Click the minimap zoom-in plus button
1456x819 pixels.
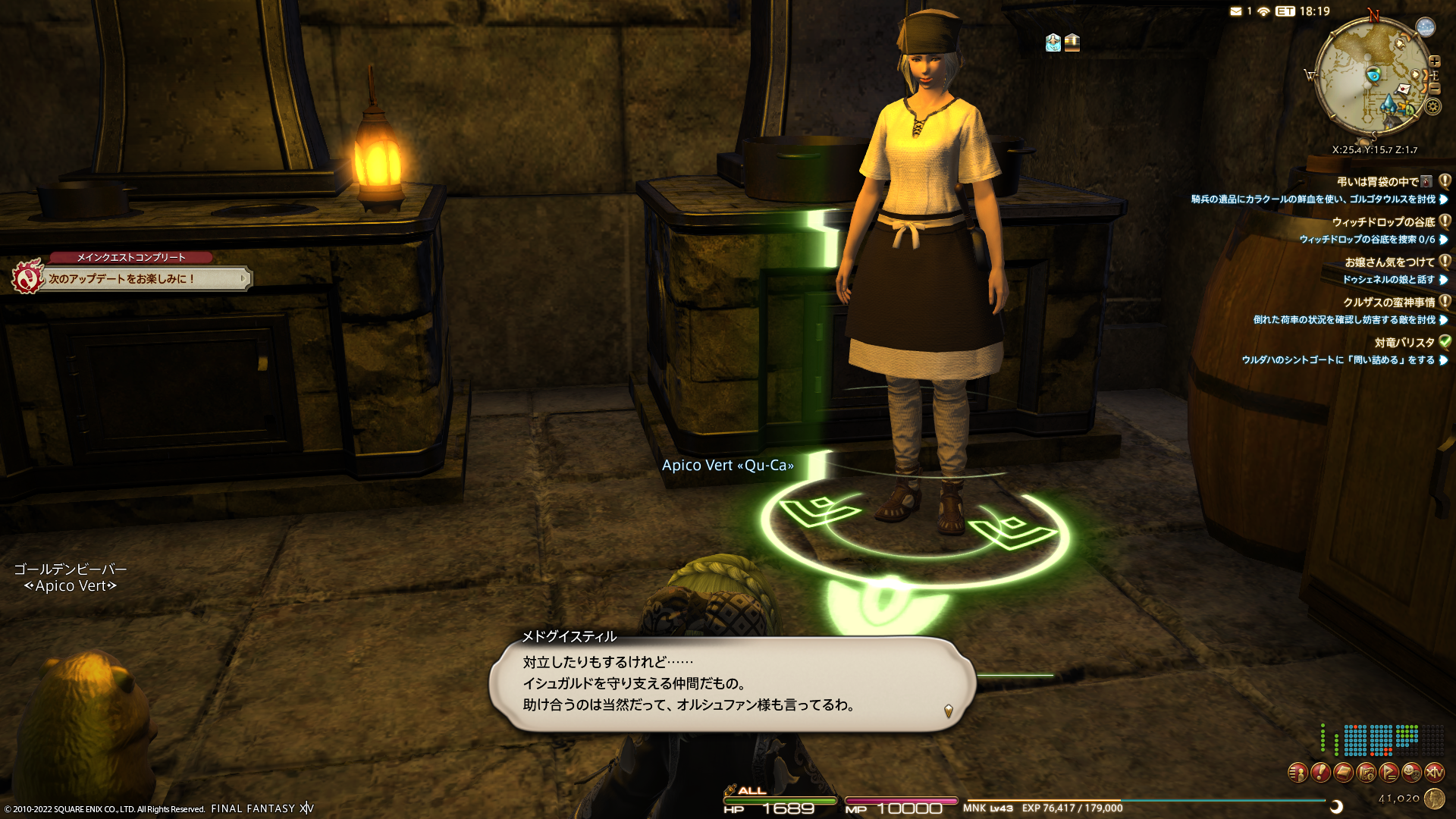click(x=1435, y=61)
